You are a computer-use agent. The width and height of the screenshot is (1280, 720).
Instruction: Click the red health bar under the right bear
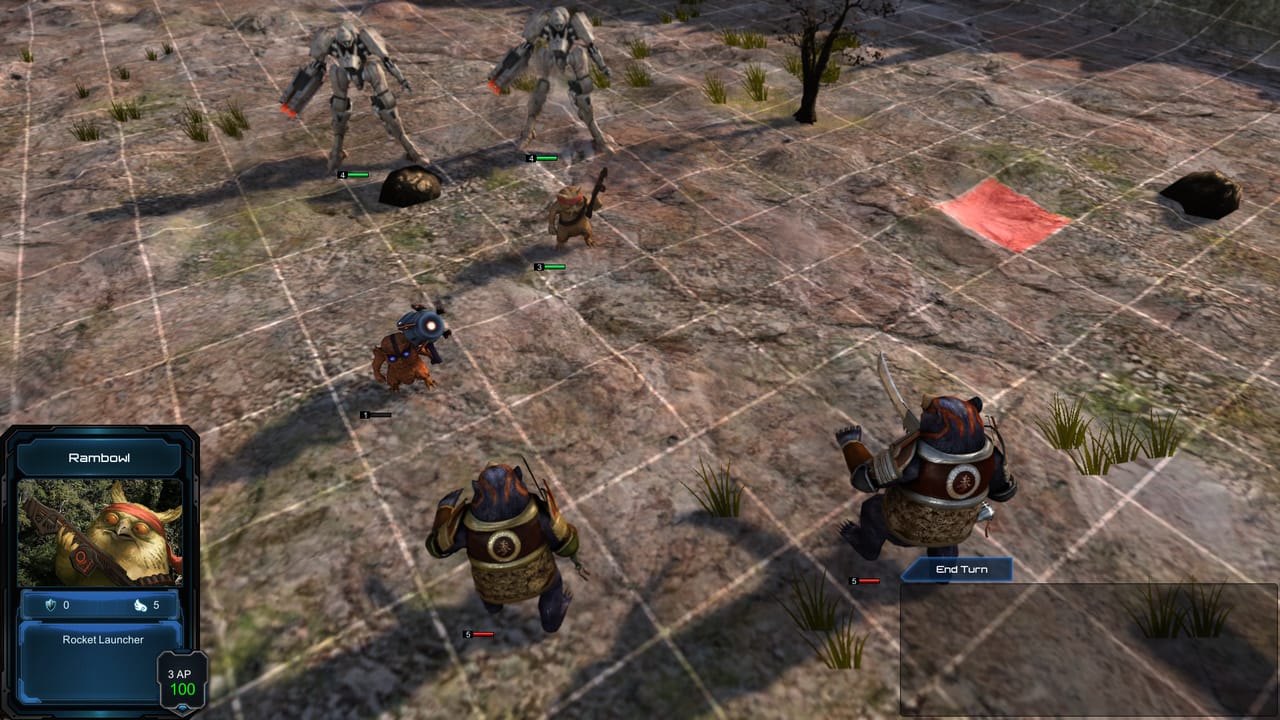pos(868,578)
